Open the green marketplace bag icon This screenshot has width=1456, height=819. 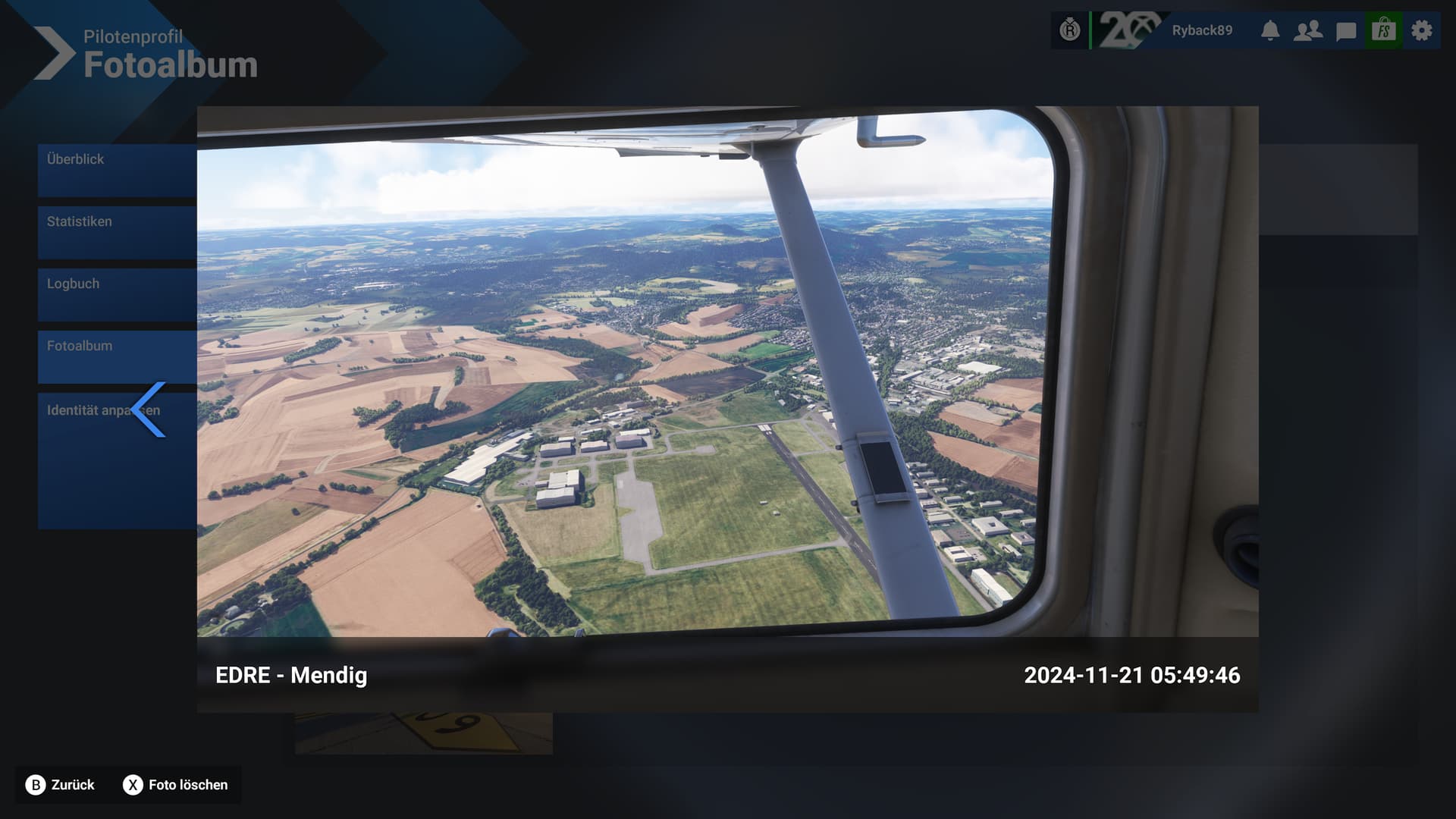[x=1384, y=30]
